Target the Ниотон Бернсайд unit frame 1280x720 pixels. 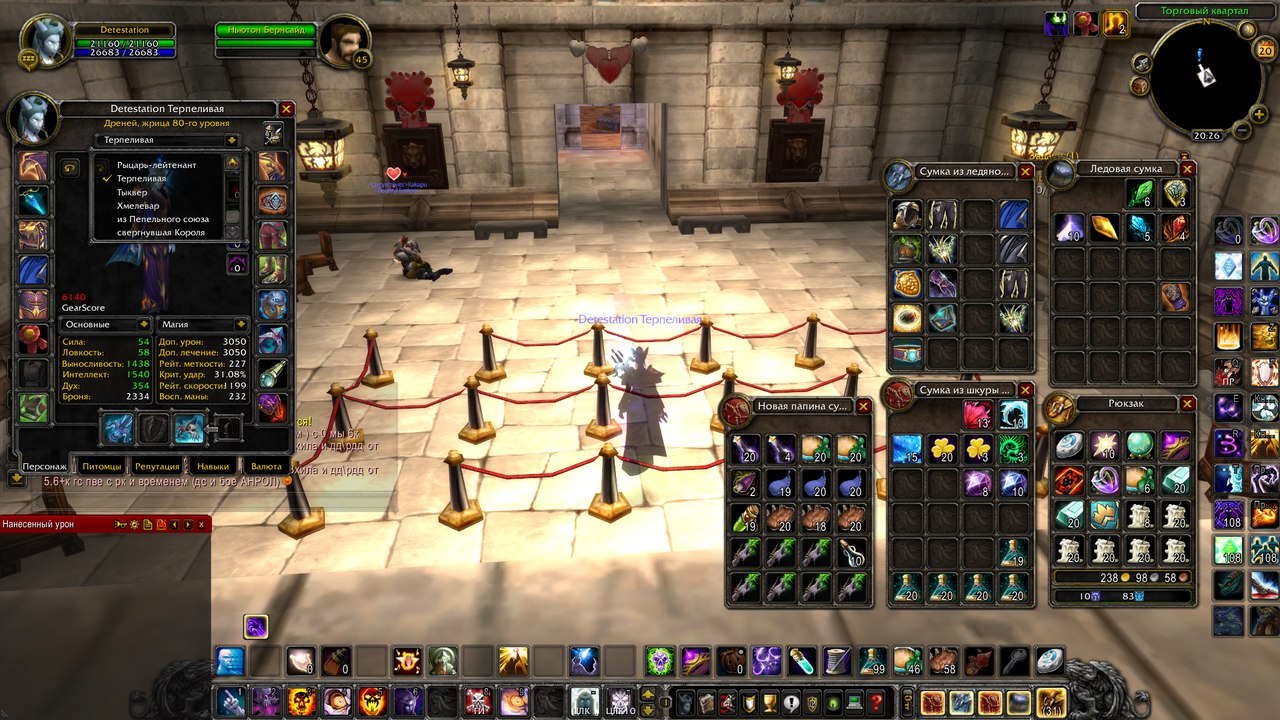(x=266, y=31)
